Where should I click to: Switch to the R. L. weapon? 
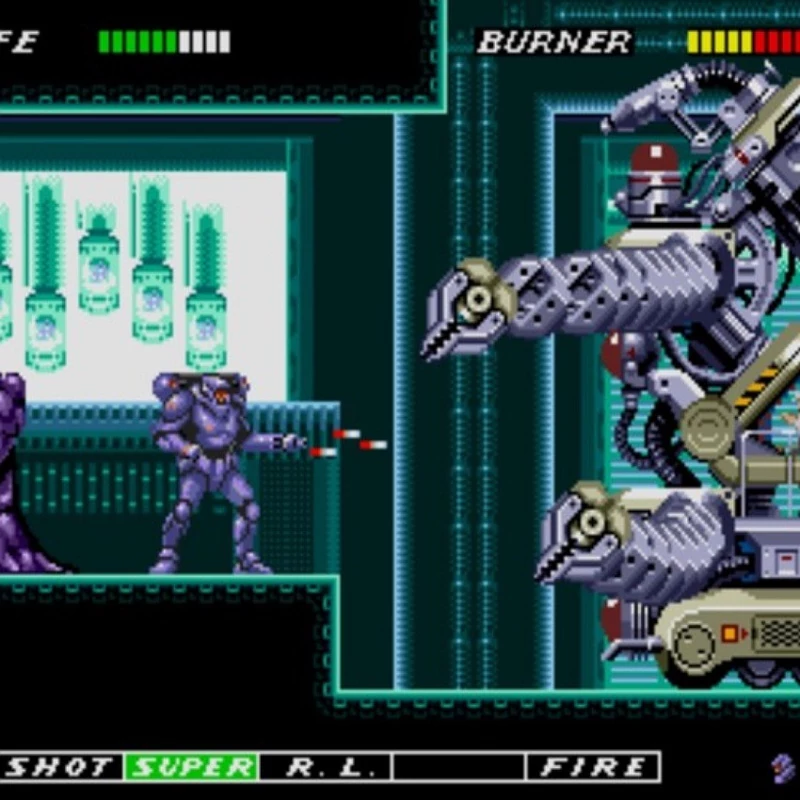click(325, 767)
